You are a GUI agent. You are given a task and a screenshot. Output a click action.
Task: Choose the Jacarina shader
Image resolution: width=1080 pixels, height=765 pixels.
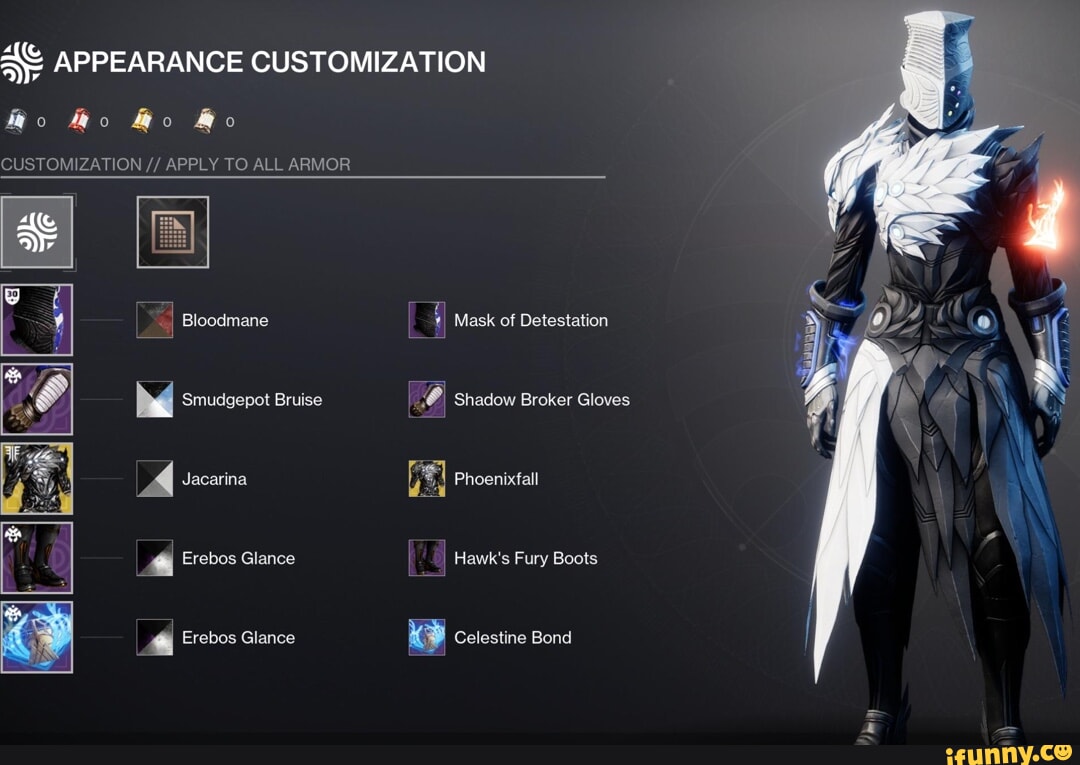(x=155, y=479)
